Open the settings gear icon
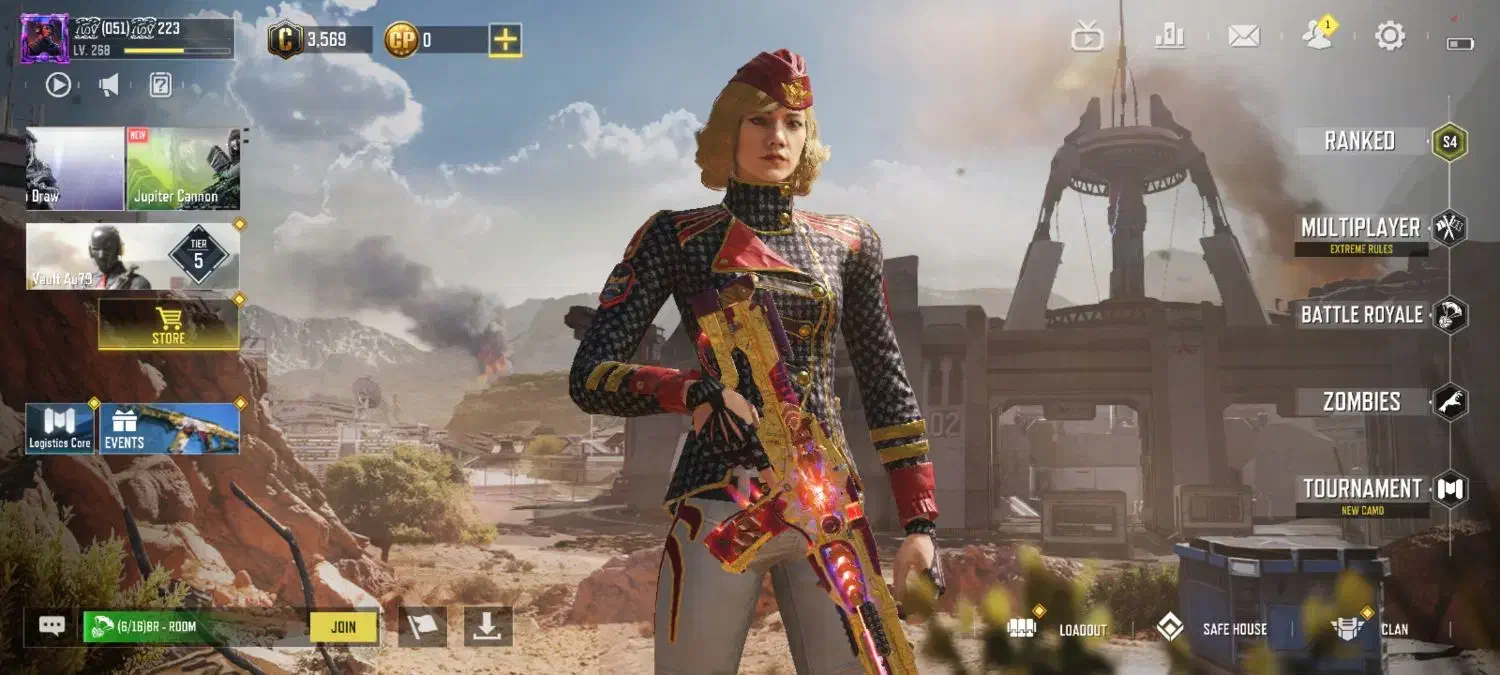Image resolution: width=1500 pixels, height=675 pixels. 1389,37
